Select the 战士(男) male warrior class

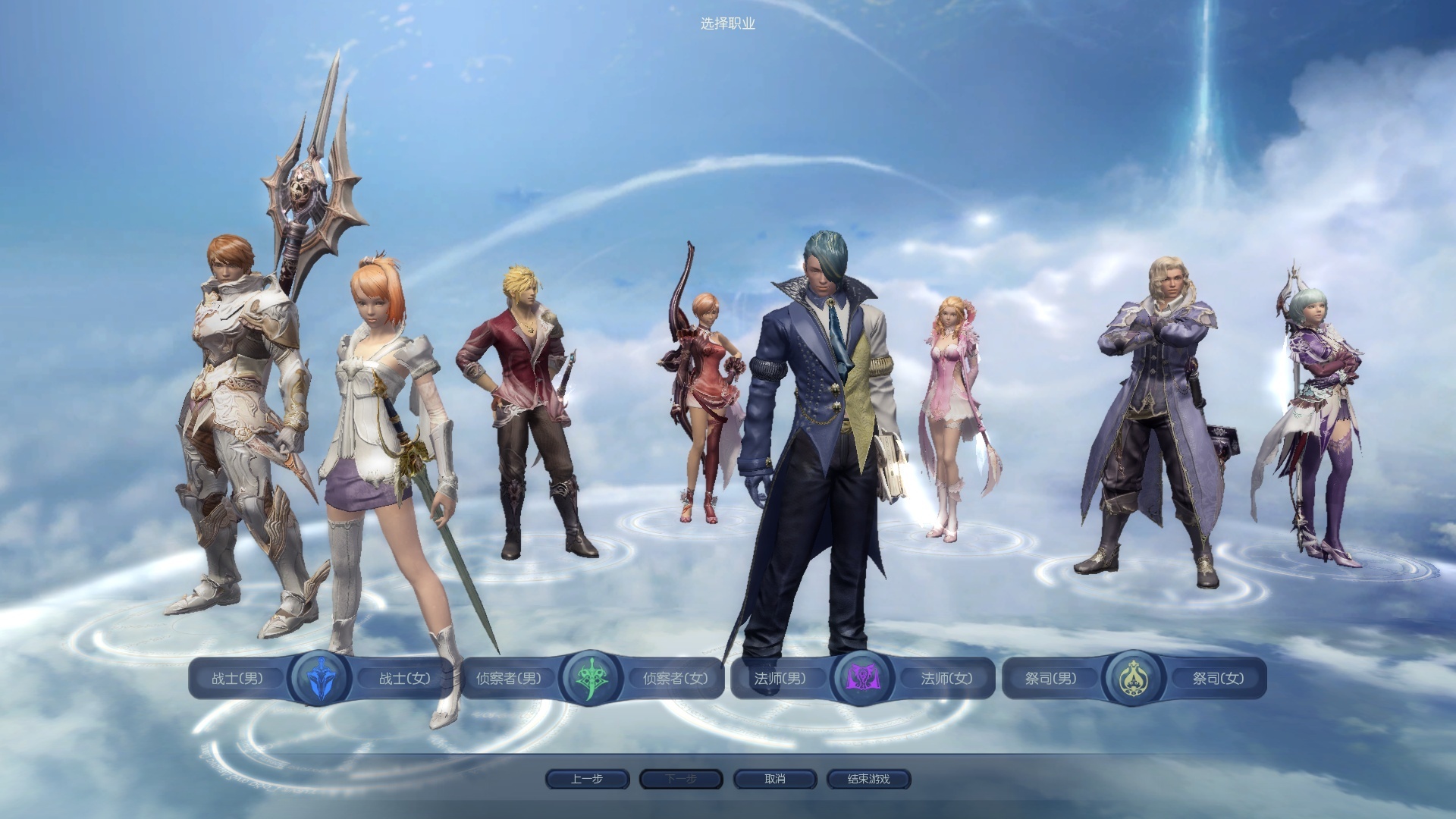[237, 679]
